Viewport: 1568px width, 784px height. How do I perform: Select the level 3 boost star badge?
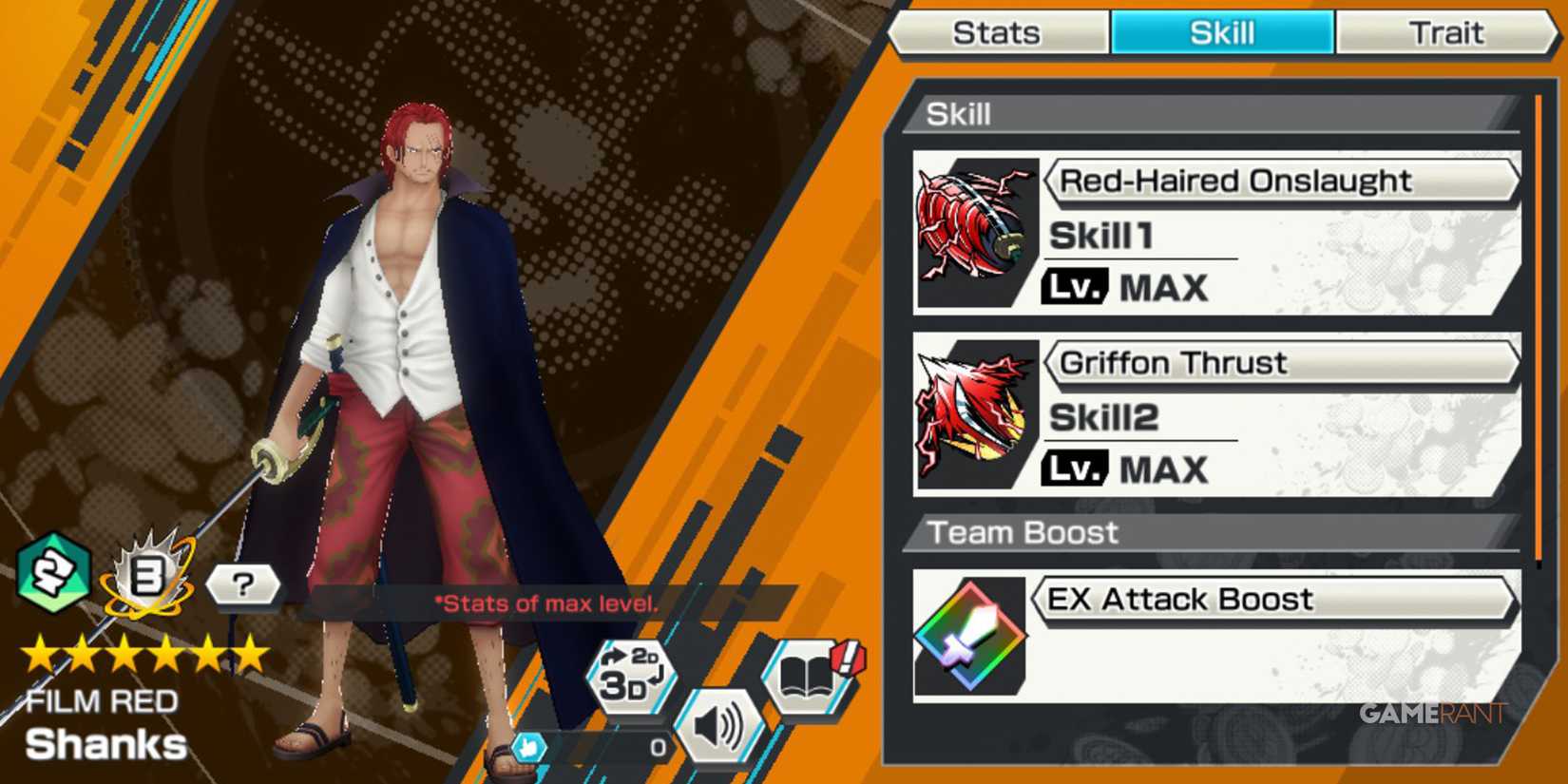tap(144, 578)
